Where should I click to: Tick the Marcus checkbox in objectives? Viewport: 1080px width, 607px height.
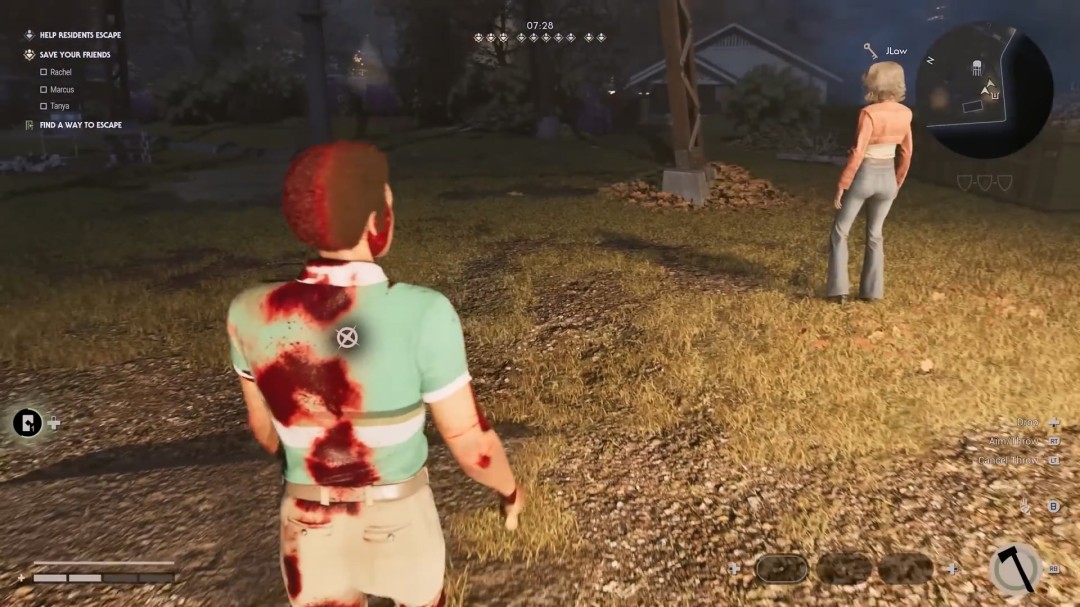(44, 89)
